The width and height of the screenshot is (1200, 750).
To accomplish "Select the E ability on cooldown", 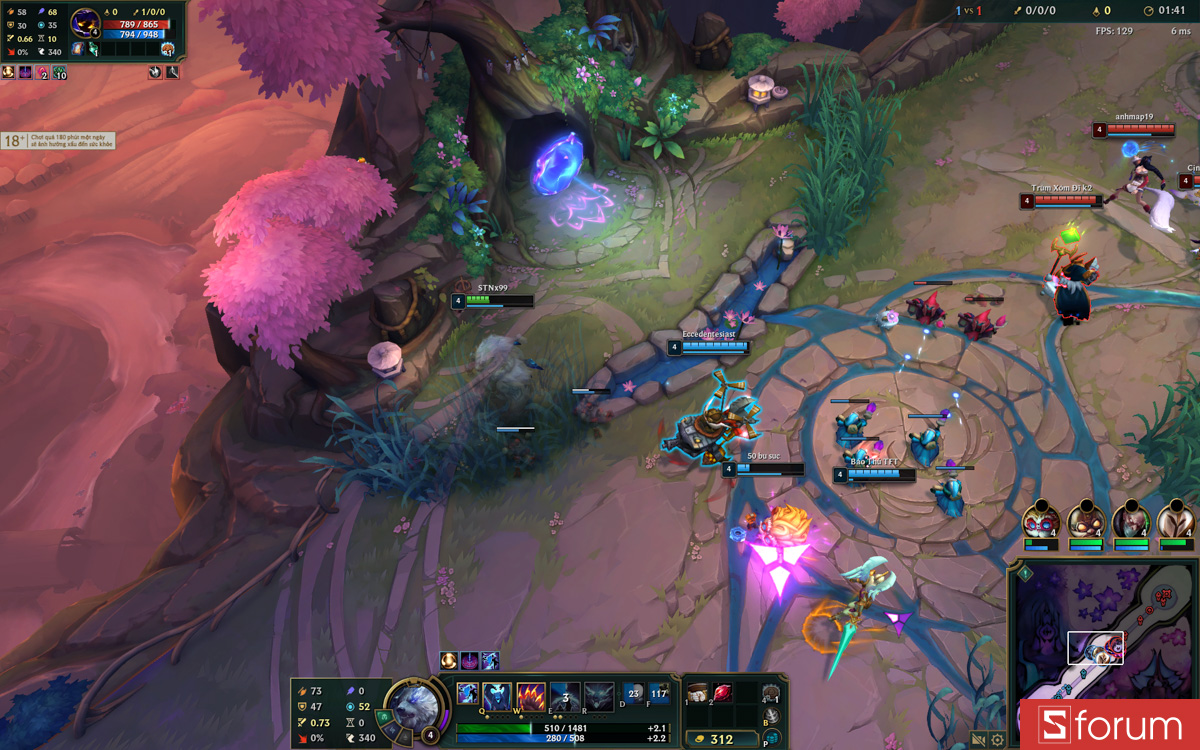I will click(x=565, y=696).
